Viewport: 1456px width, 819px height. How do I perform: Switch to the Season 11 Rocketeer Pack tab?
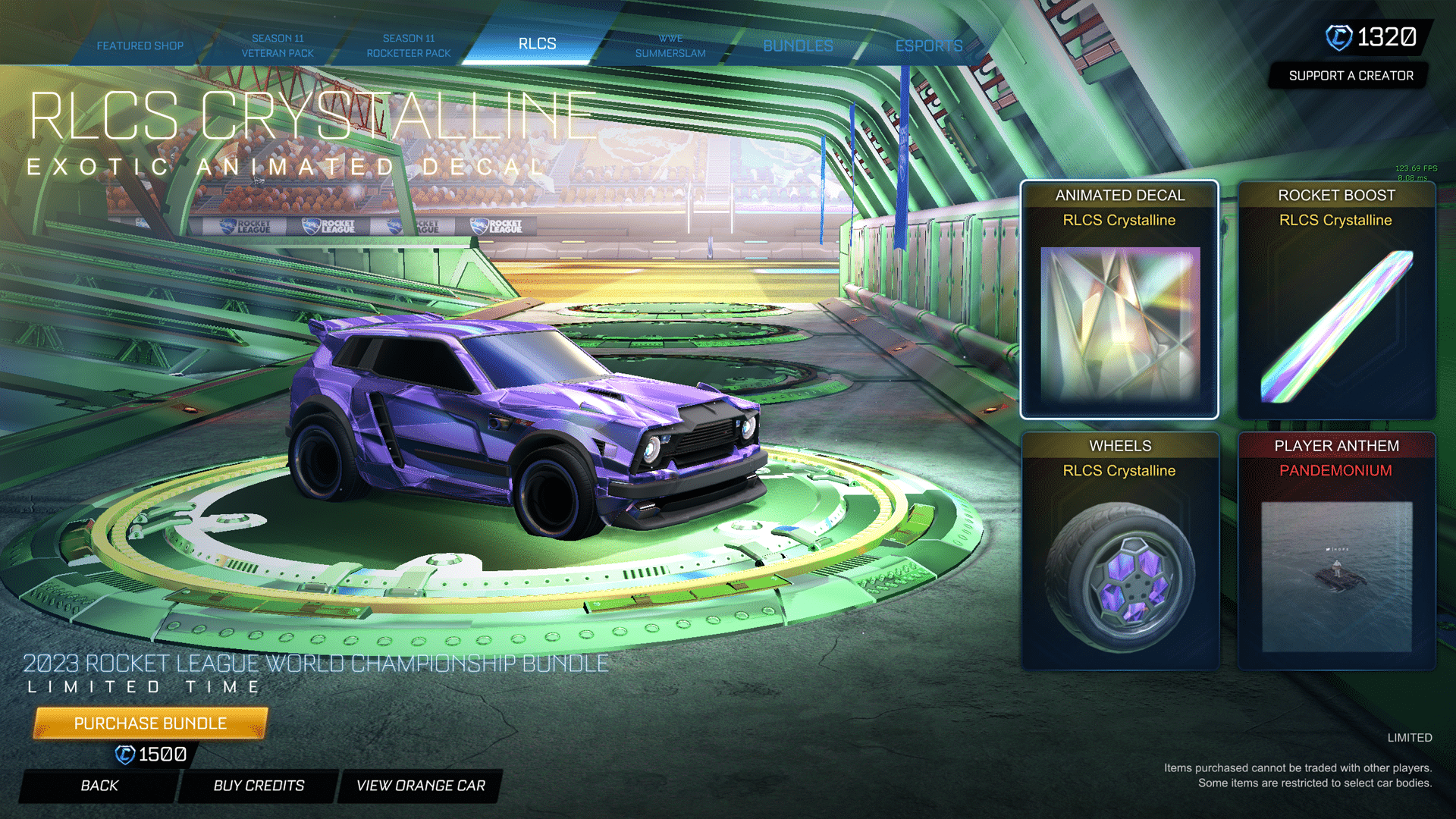pyautogui.click(x=409, y=45)
